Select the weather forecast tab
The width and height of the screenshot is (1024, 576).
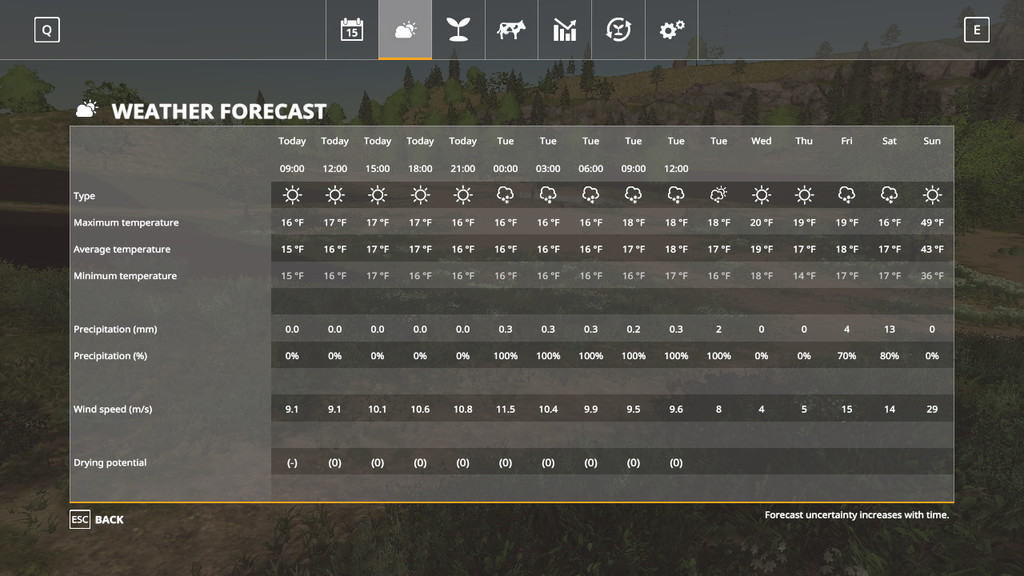point(405,30)
